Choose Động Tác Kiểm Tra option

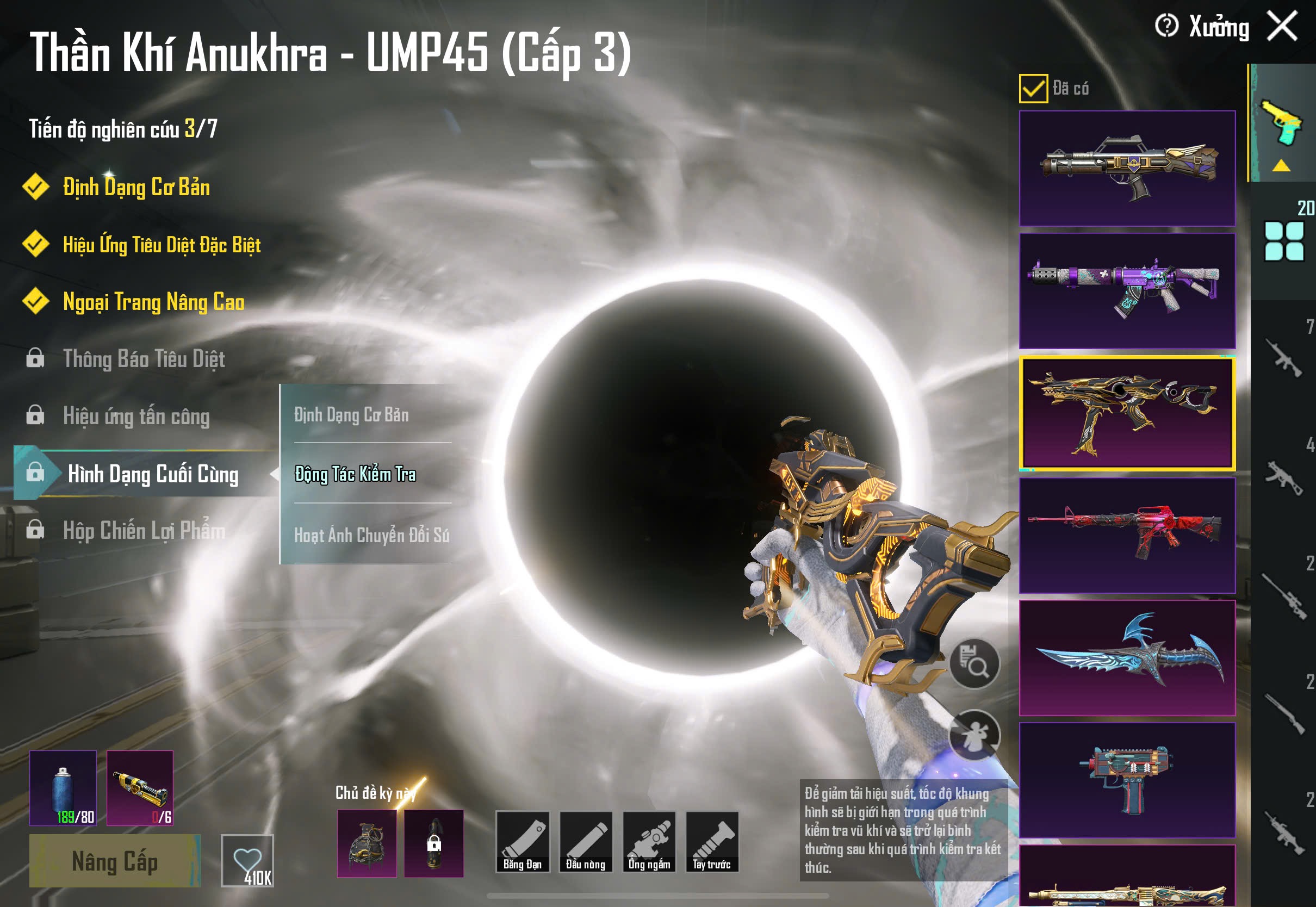pyautogui.click(x=355, y=474)
